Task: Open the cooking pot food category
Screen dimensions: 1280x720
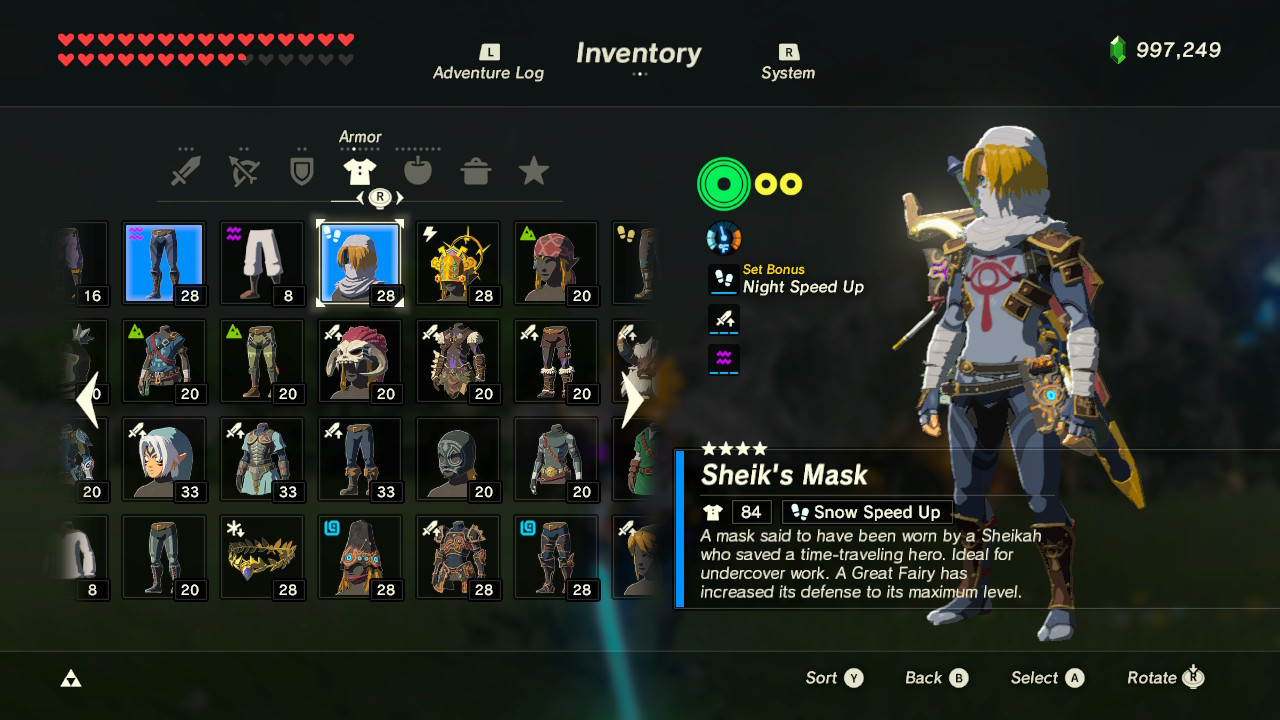Action: coord(476,170)
